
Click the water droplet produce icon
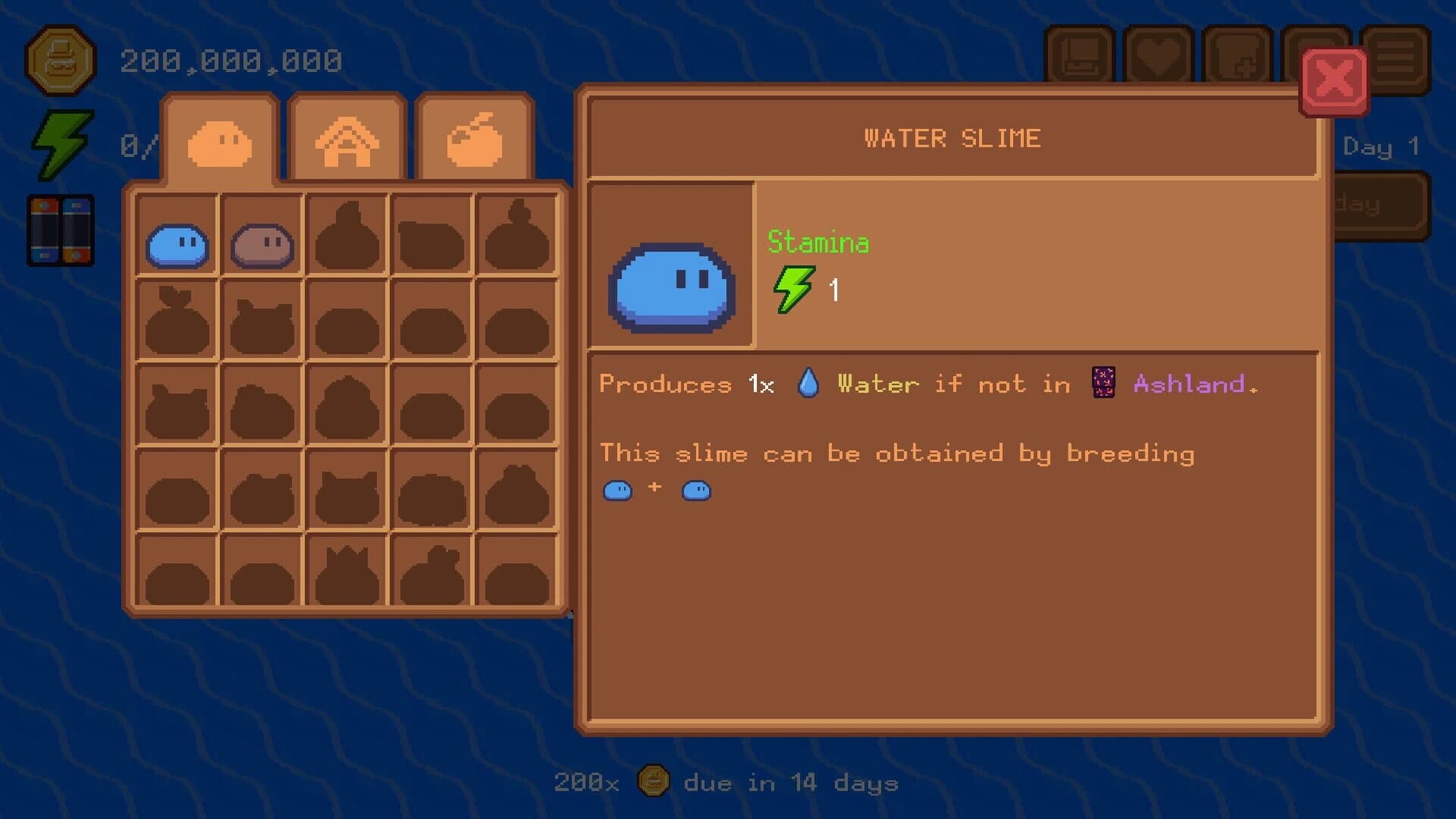[807, 383]
